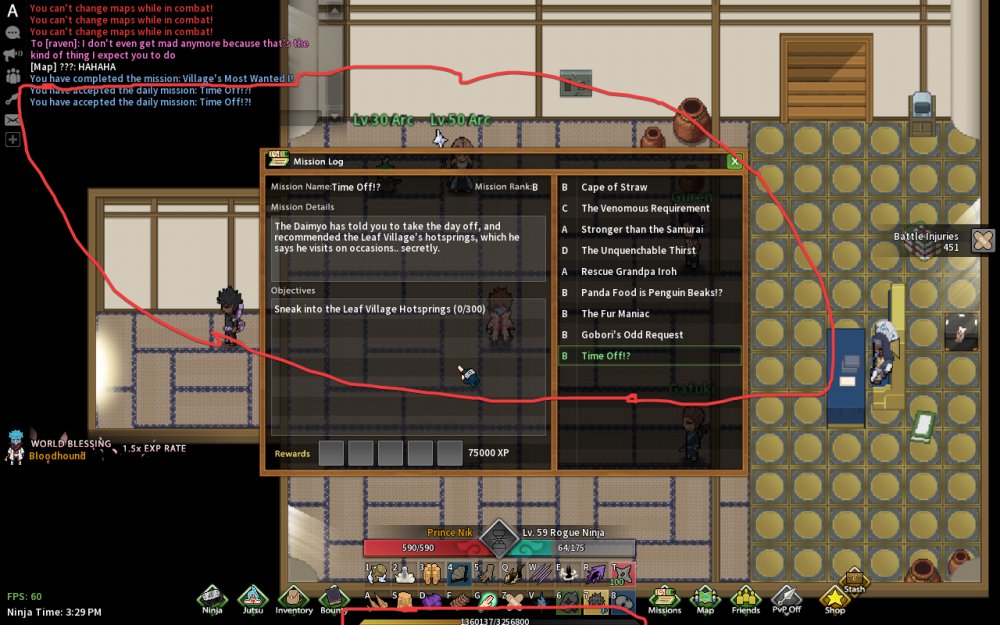Image resolution: width=1000 pixels, height=625 pixels.
Task: Select the Cape of Straw mission
Action: tap(614, 187)
